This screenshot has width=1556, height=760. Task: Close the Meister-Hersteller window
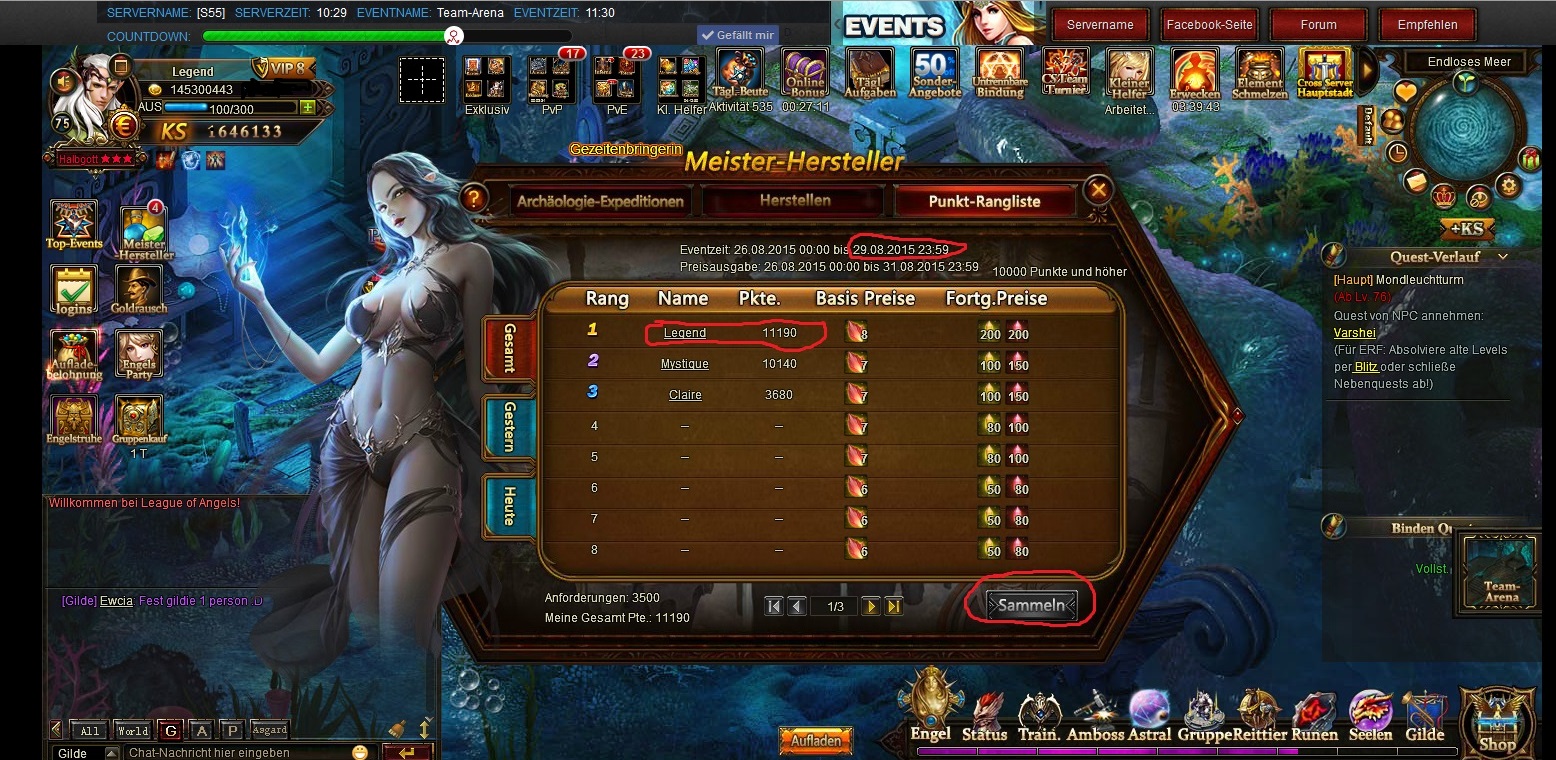tap(1098, 189)
